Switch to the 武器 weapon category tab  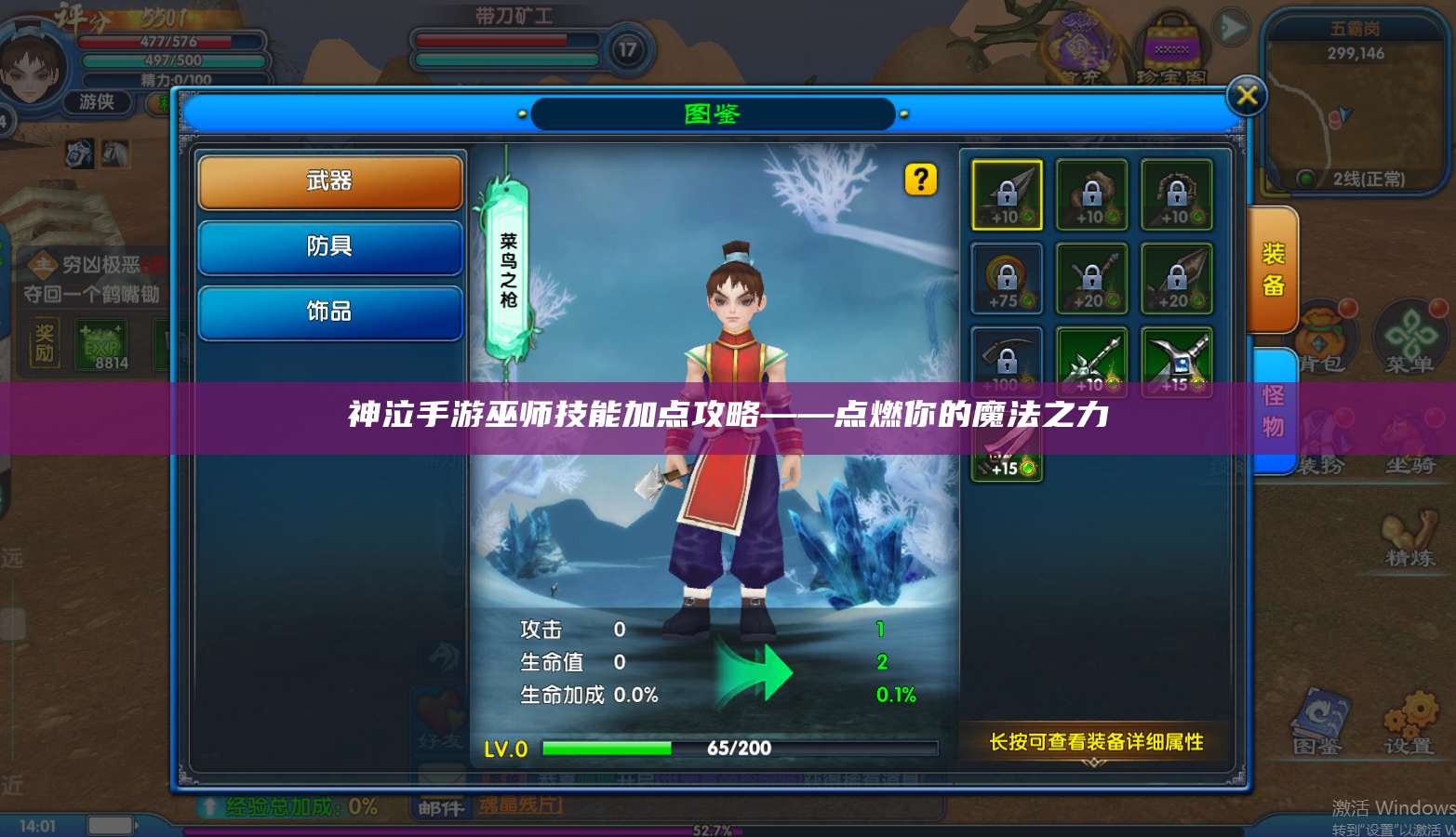click(330, 182)
